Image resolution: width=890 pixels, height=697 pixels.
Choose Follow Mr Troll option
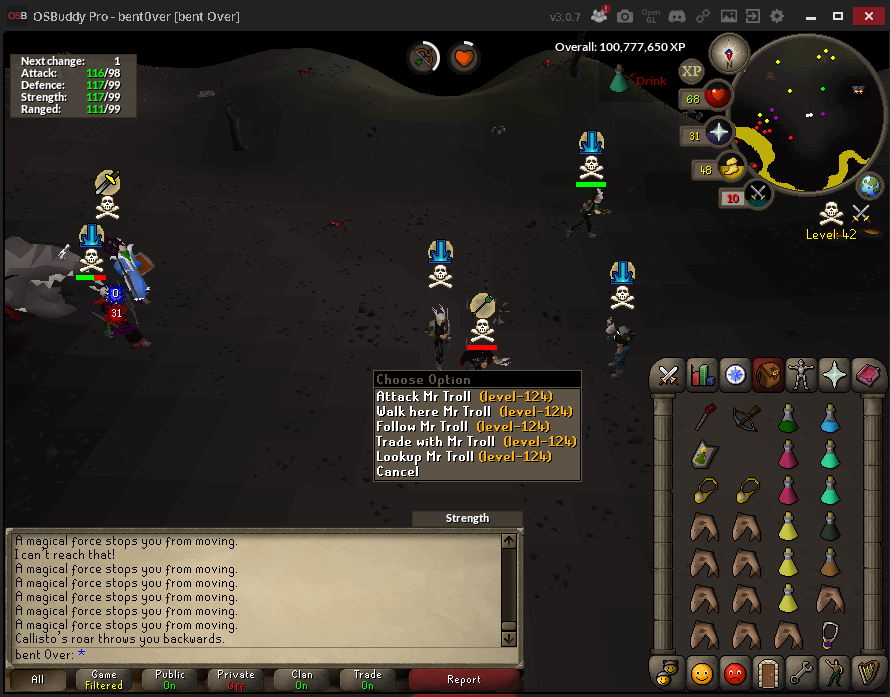click(466, 427)
